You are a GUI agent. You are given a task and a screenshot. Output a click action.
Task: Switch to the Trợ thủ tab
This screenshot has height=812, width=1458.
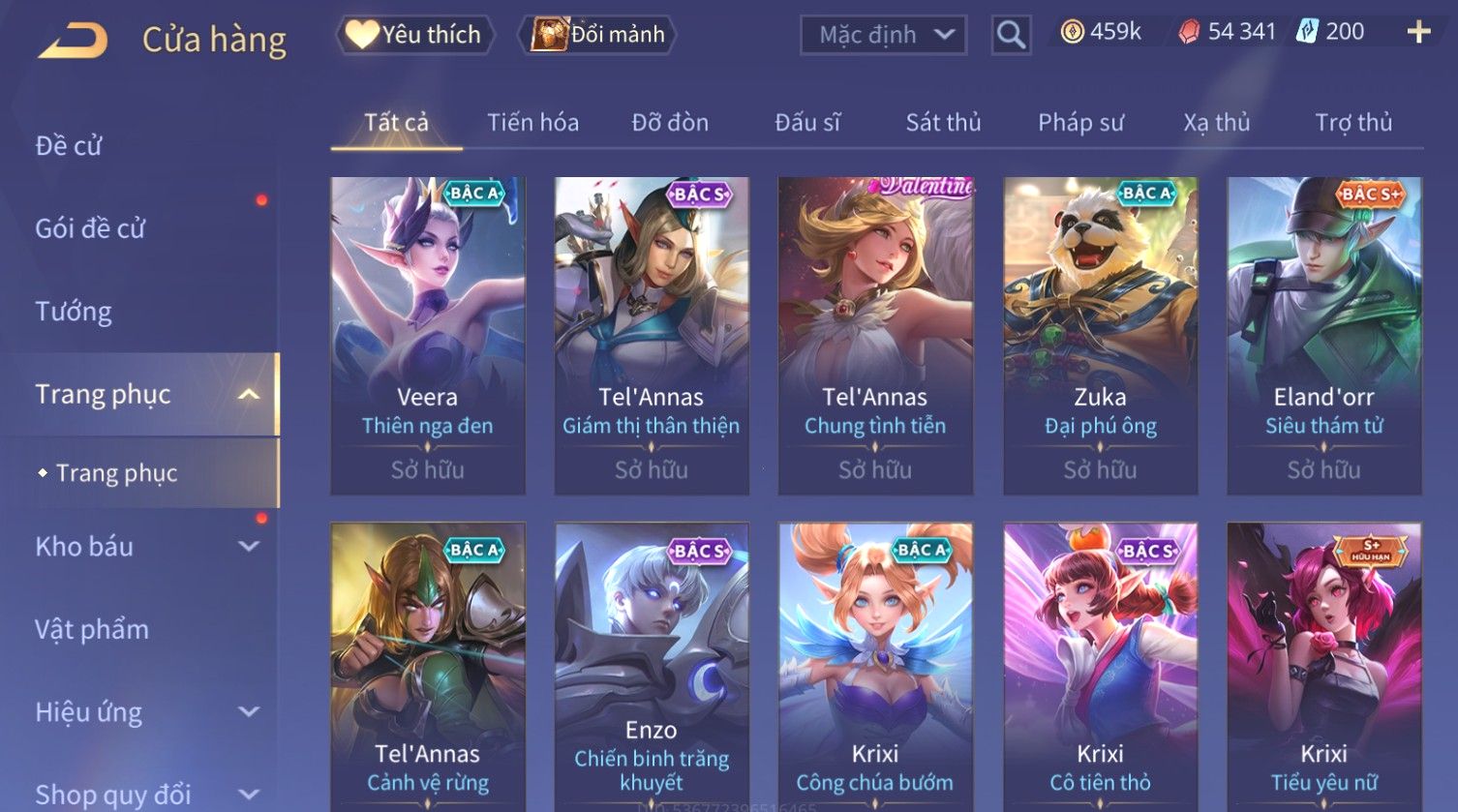click(x=1352, y=123)
